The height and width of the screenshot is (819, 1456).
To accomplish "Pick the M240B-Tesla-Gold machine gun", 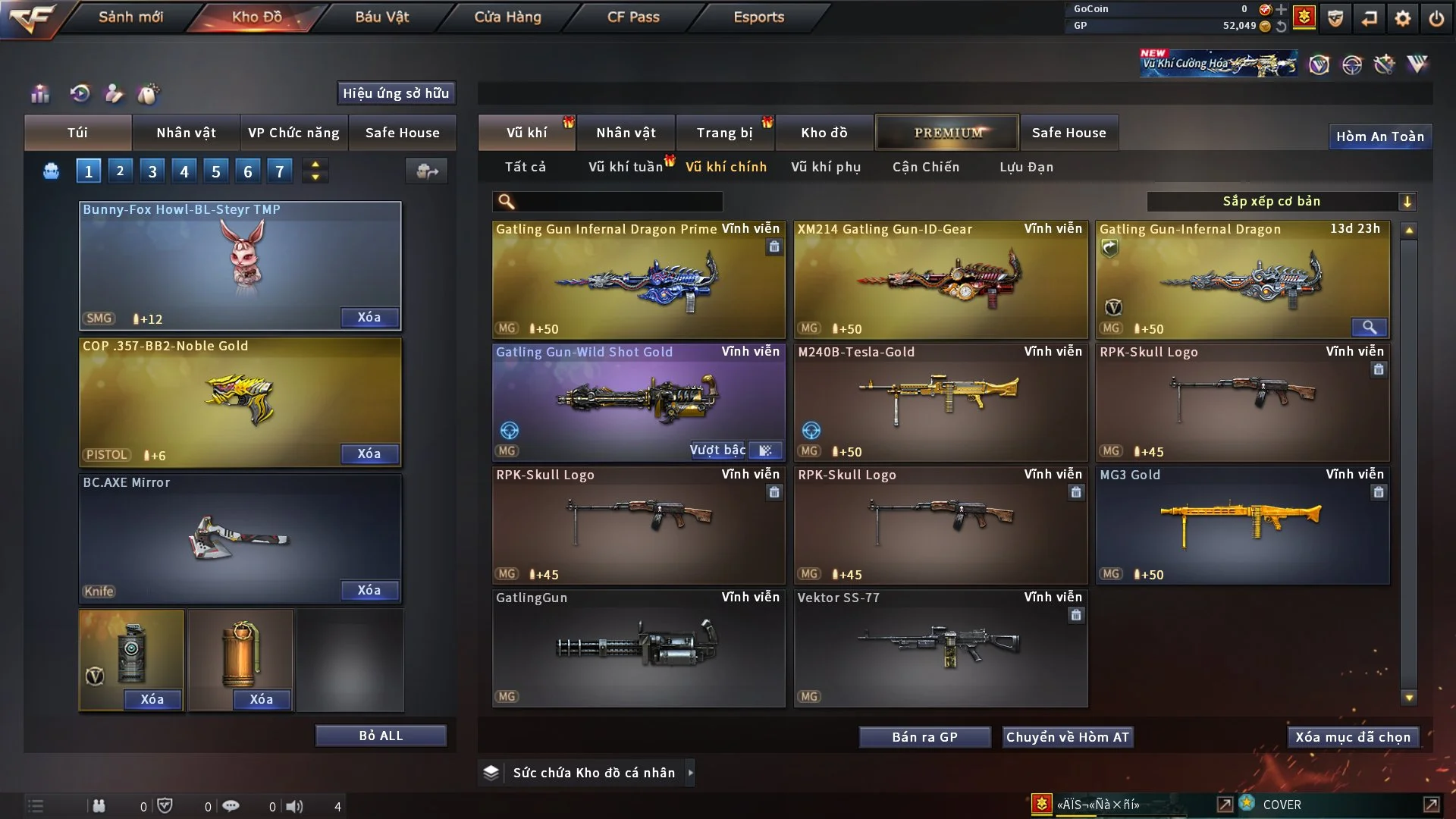I will point(940,402).
